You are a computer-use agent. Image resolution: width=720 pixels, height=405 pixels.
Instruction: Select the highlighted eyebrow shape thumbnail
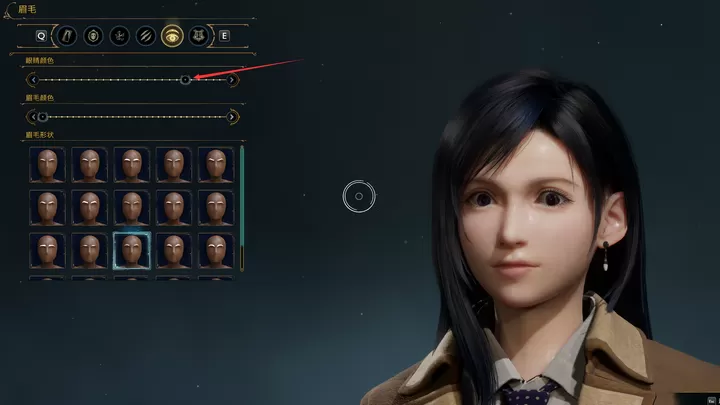131,250
